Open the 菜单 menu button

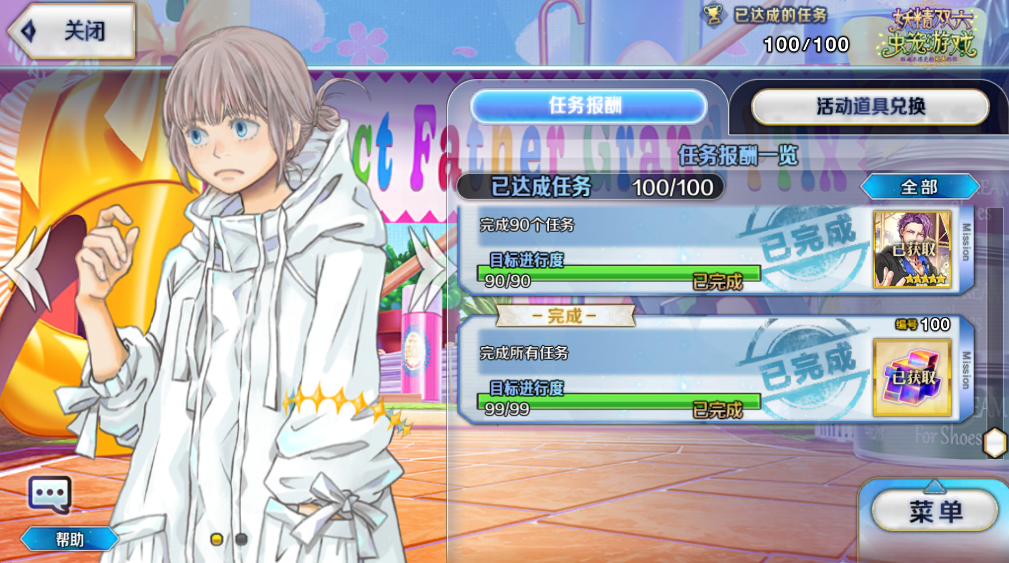[934, 512]
